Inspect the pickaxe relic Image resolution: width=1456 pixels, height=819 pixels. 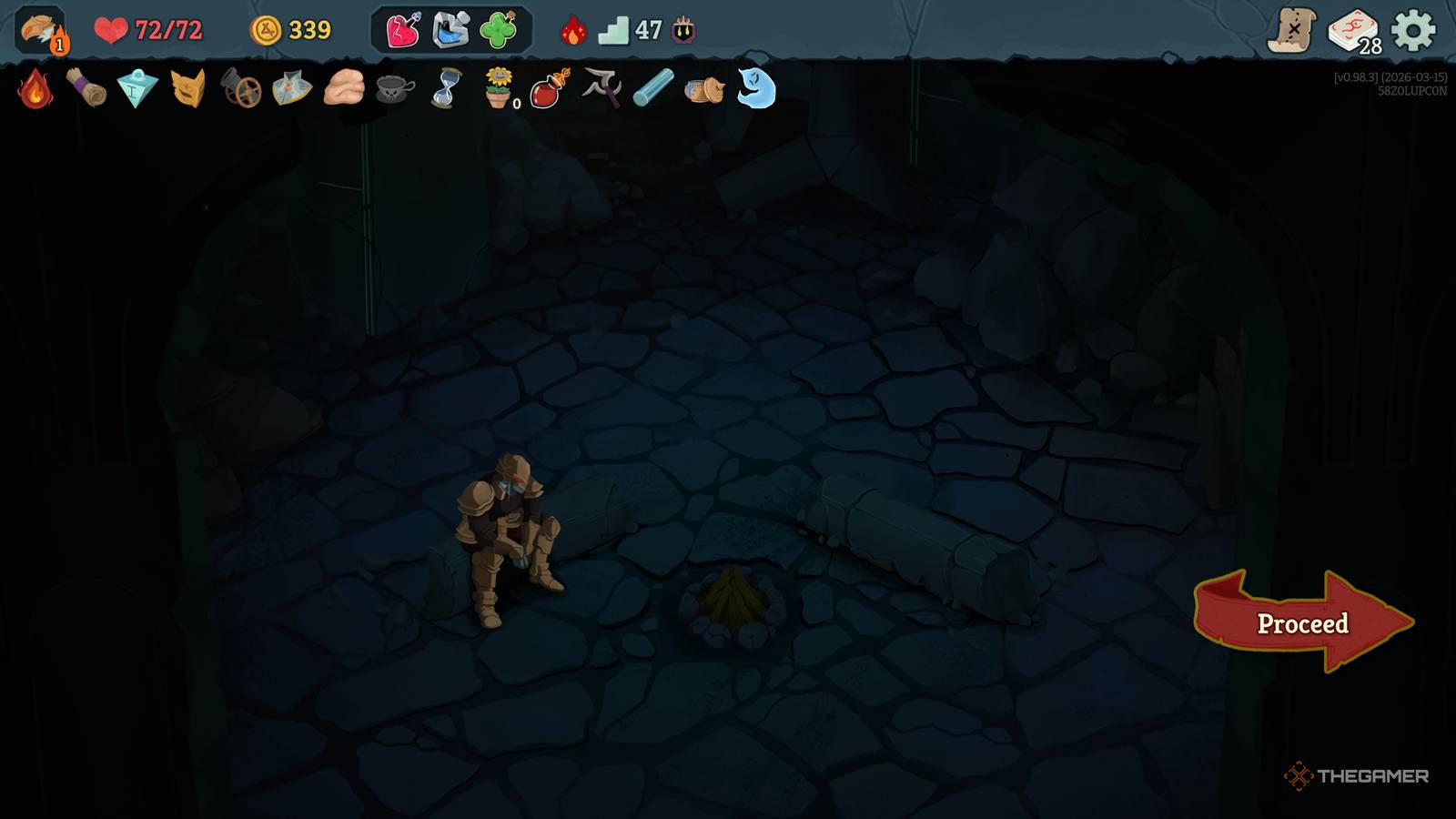[602, 88]
